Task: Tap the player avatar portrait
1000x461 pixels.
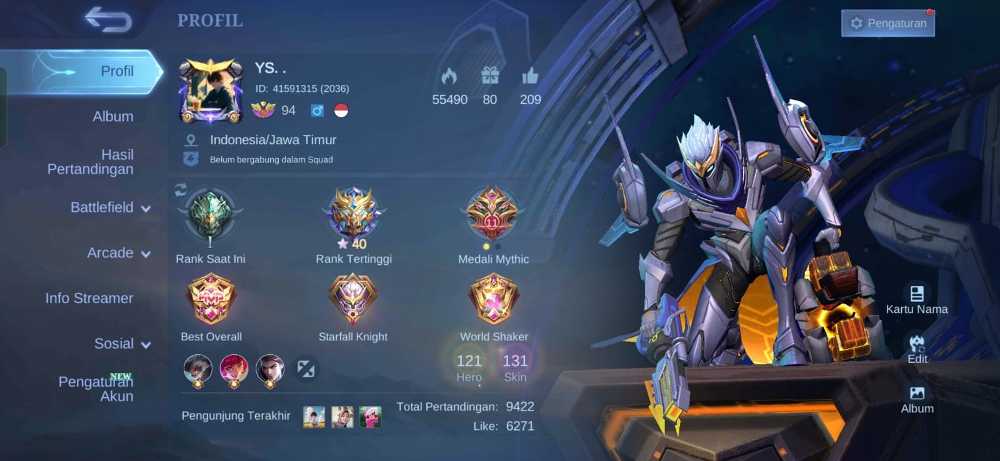Action: click(x=212, y=91)
